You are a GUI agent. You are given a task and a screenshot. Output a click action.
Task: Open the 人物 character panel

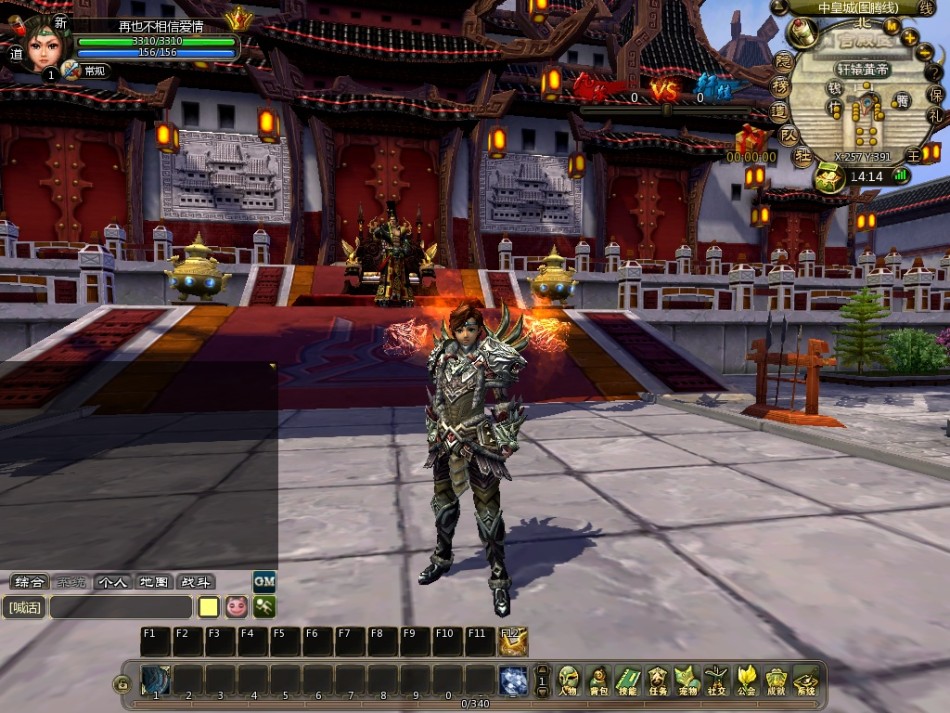click(568, 680)
